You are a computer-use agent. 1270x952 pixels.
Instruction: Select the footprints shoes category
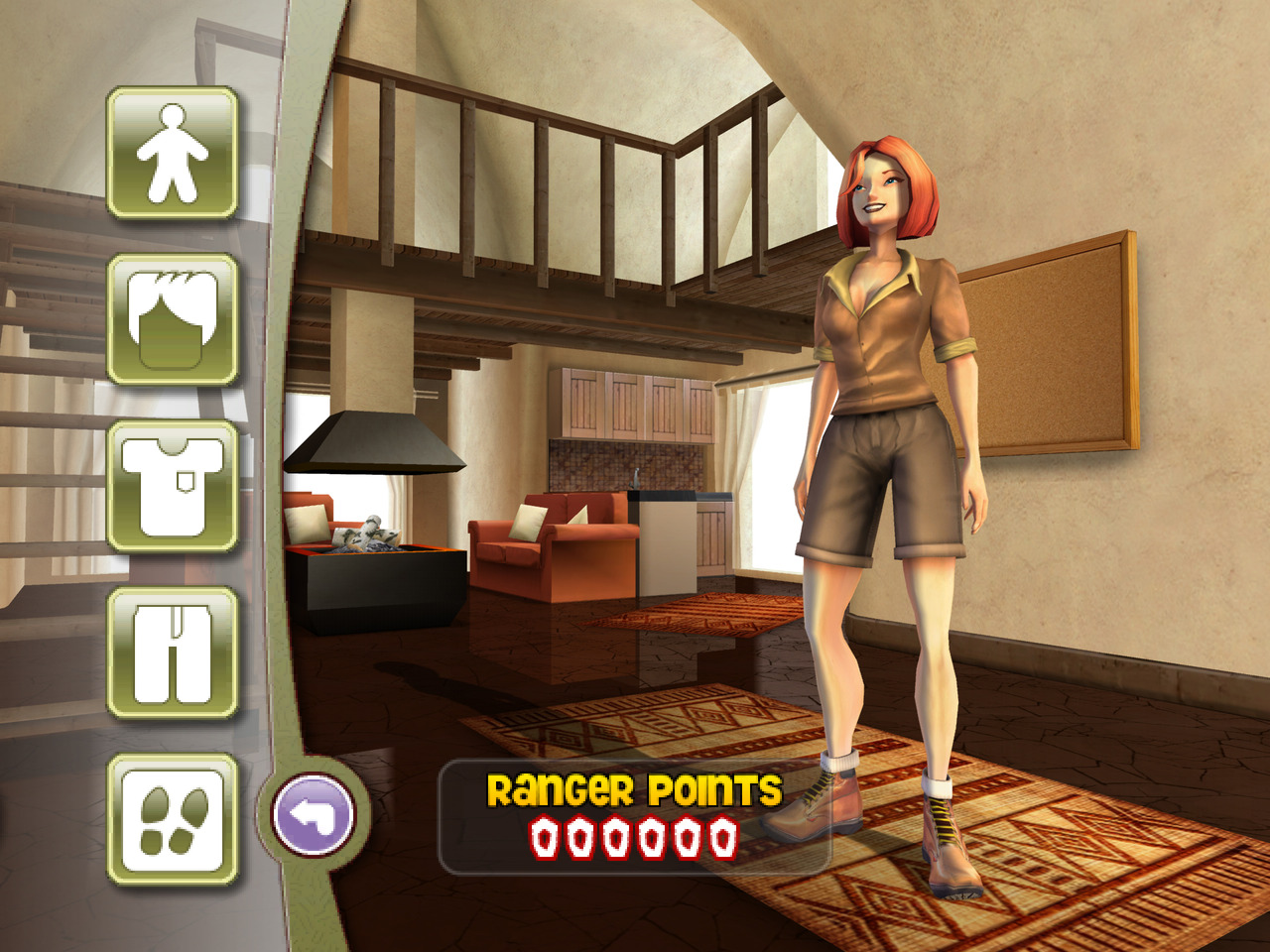click(172, 819)
